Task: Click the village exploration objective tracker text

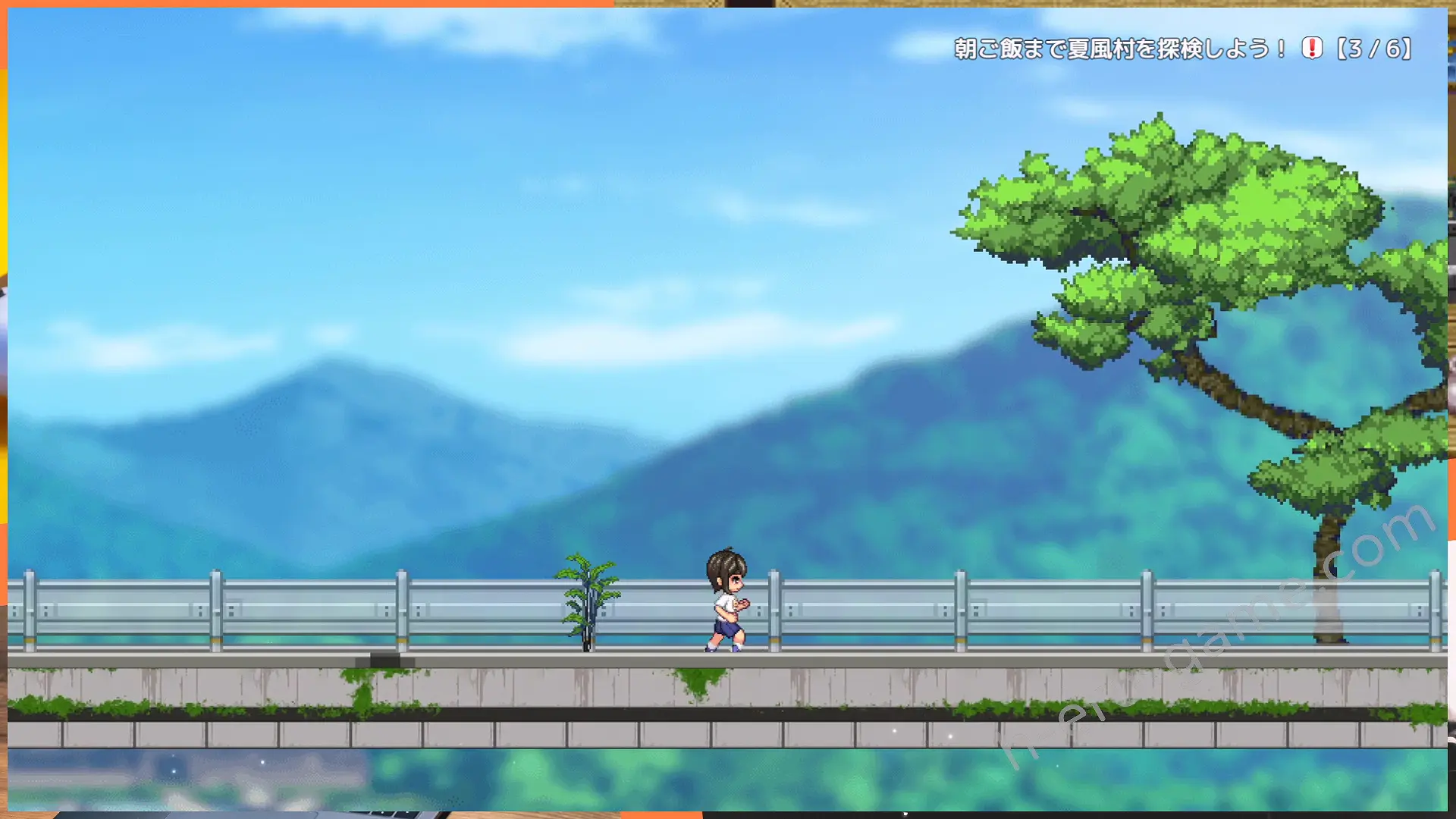Action: pos(1119,49)
